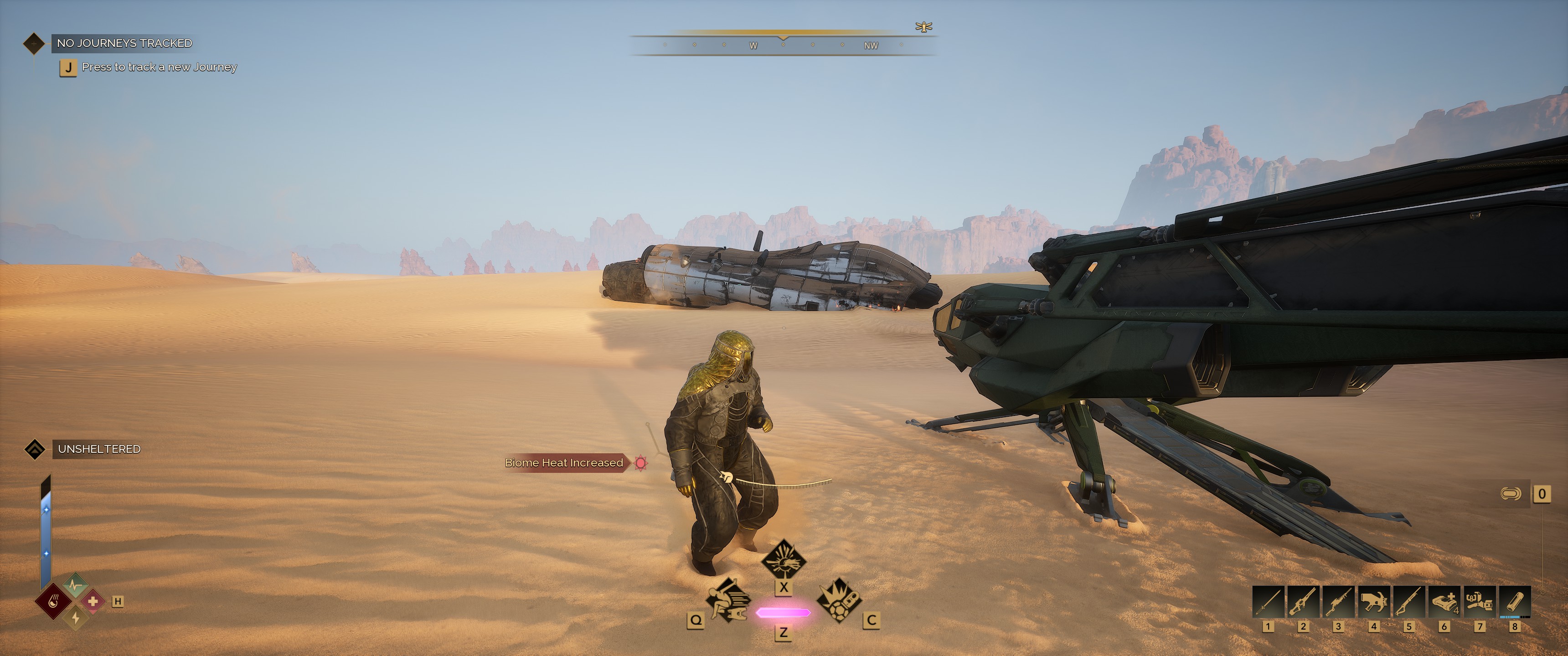This screenshot has width=1568, height=656.
Task: Click the green heartbeat status diamond
Action: point(76,585)
